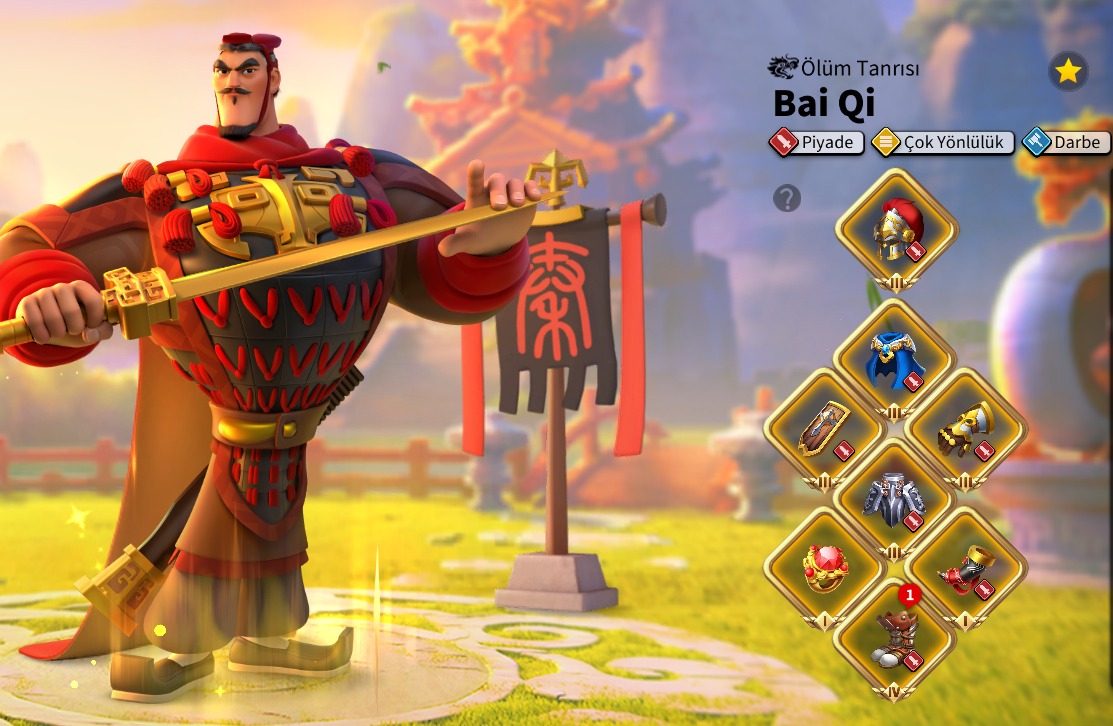Open the silver plate leg armor slot

[x=894, y=498]
